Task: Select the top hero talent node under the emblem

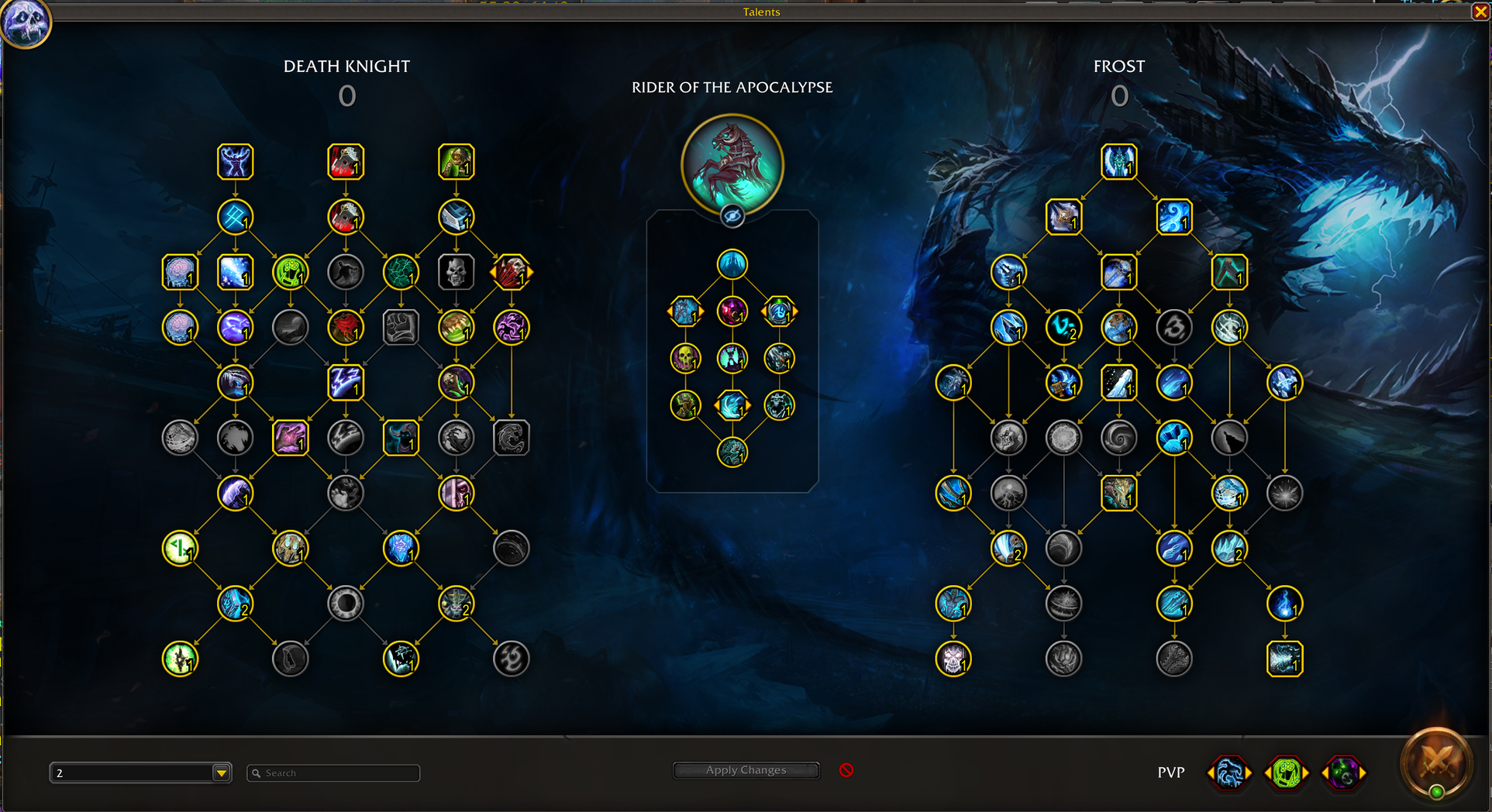Action: [x=732, y=264]
